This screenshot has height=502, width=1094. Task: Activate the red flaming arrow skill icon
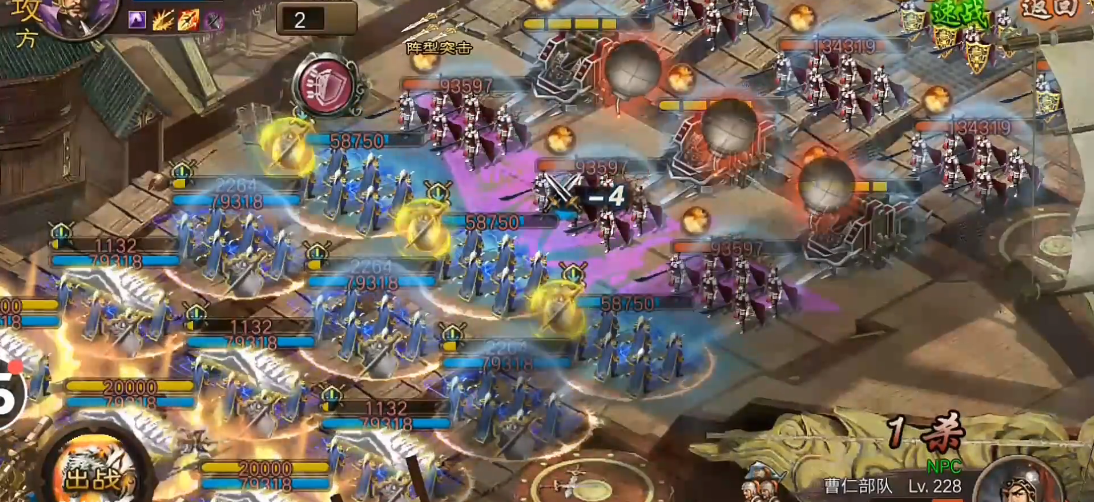188,19
